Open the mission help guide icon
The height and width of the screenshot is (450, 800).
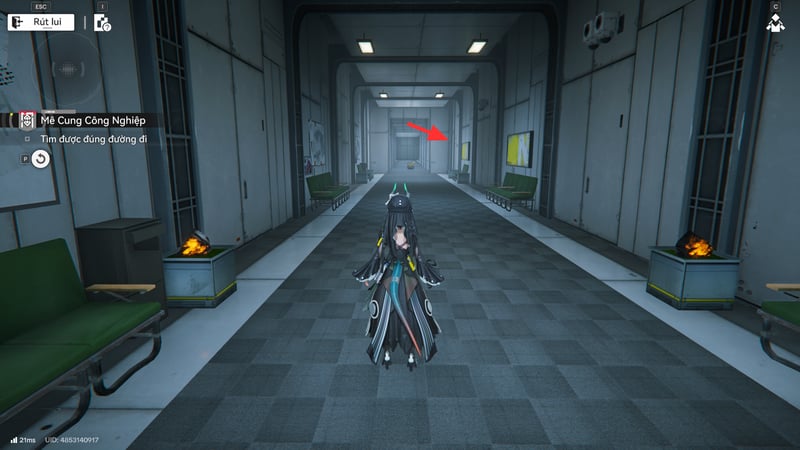tap(102, 23)
